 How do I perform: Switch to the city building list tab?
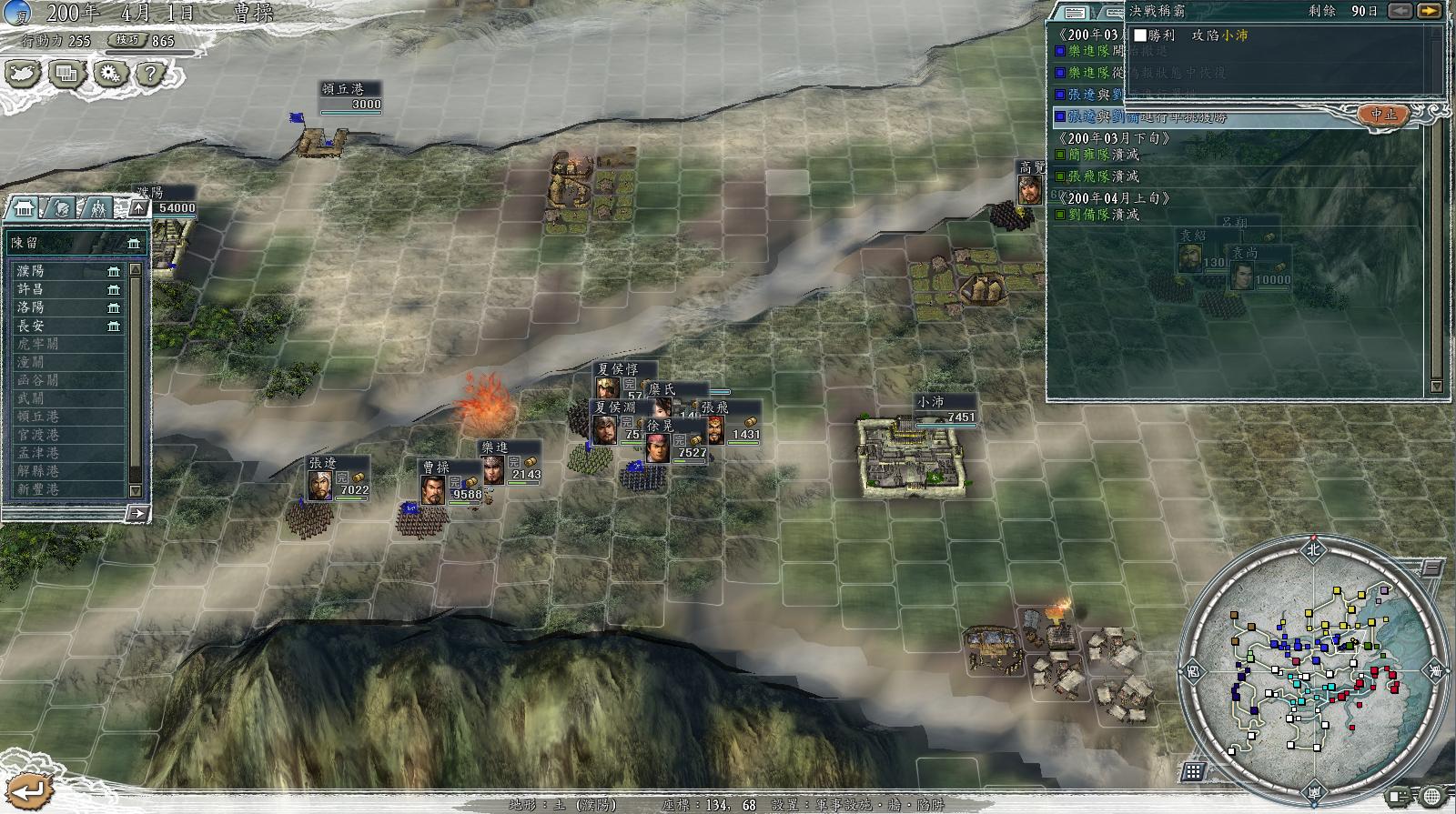click(x=22, y=208)
